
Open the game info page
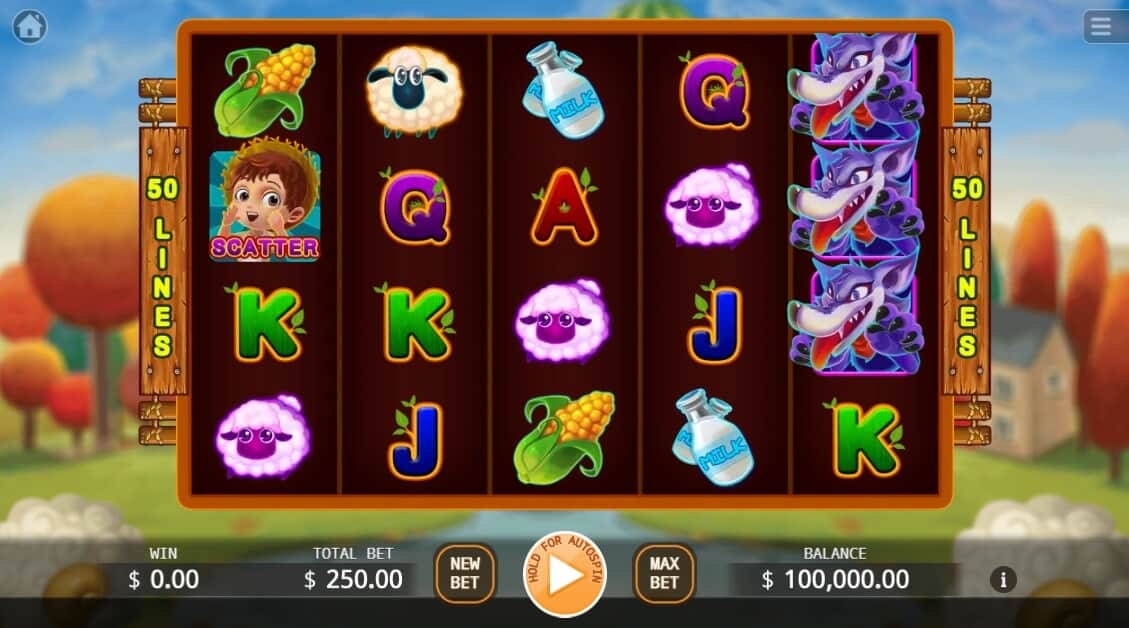[1003, 579]
